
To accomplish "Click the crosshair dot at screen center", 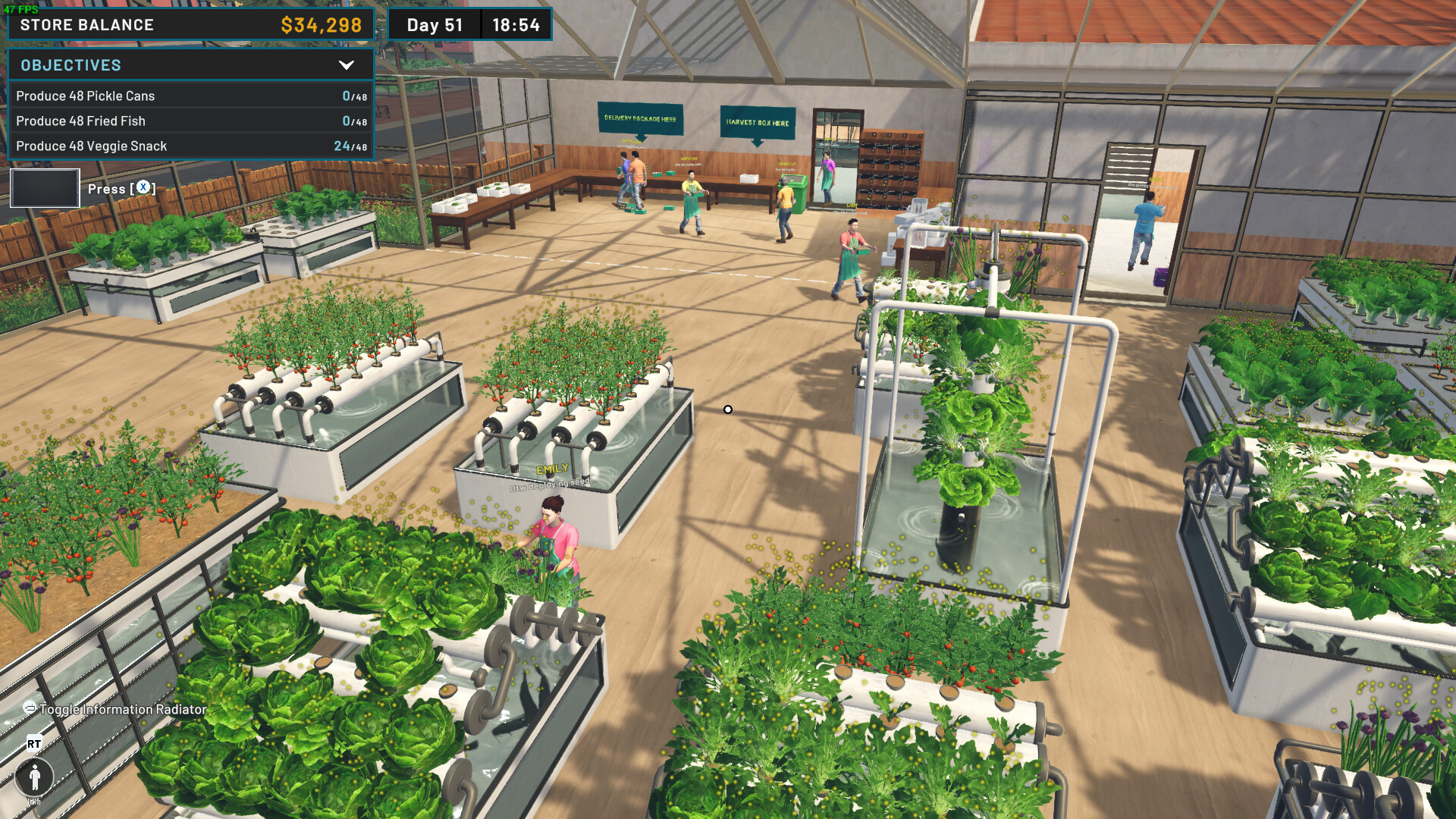I will click(728, 409).
